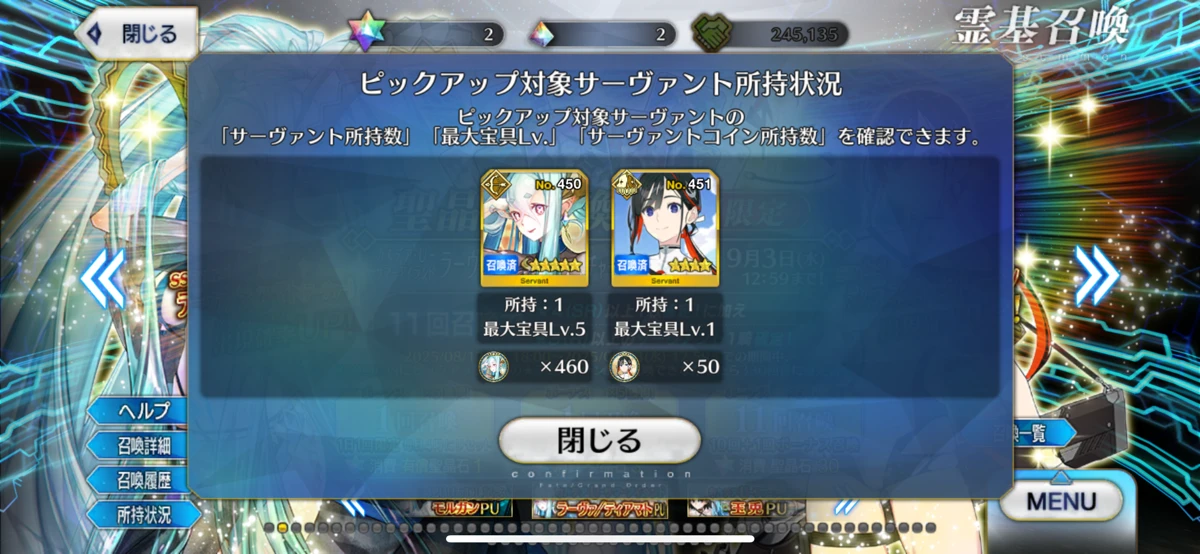
Task: Click the servant coin icon showing ×460
Action: coord(494,367)
